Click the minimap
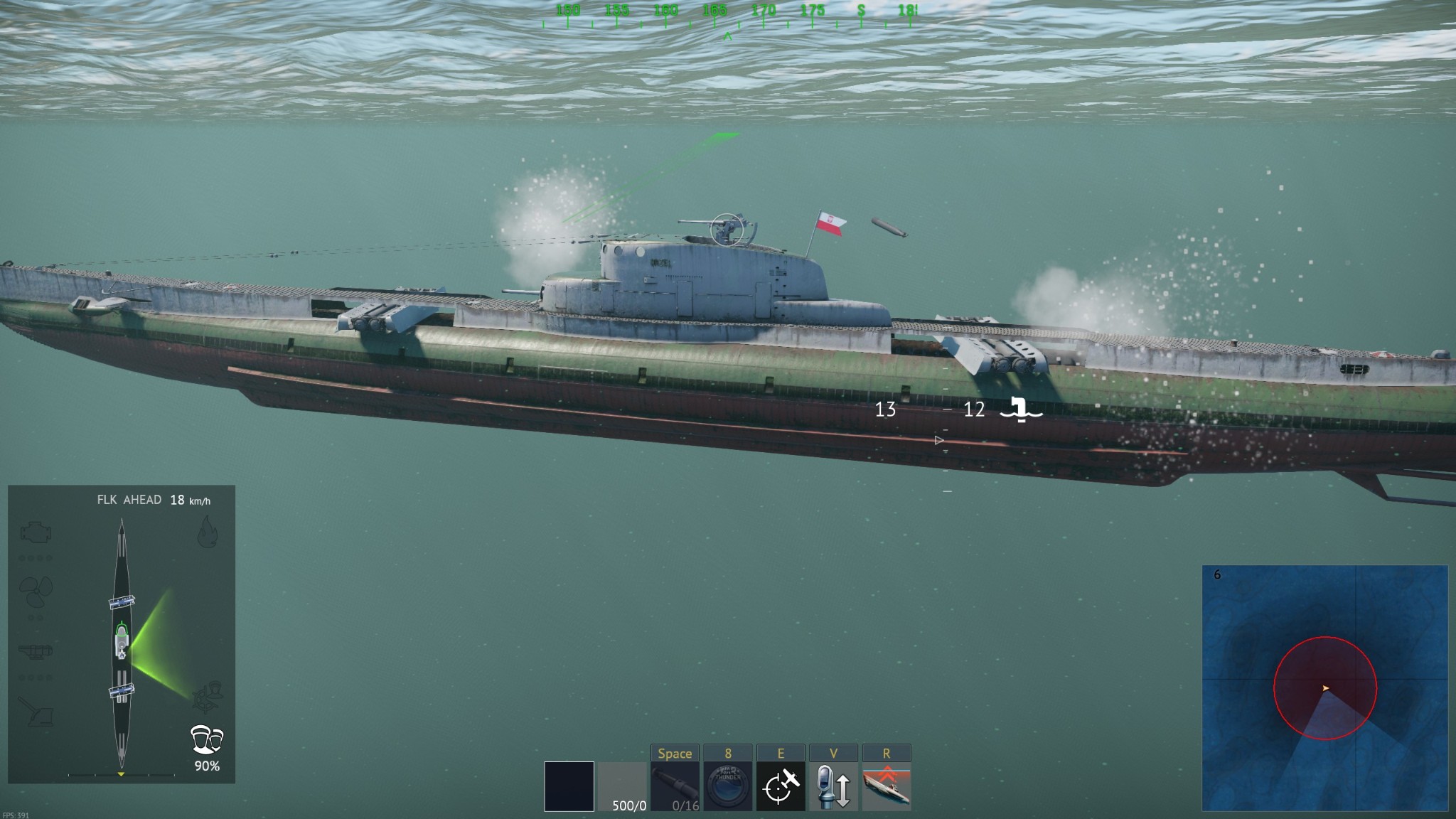The height and width of the screenshot is (819, 1456). point(1324,688)
